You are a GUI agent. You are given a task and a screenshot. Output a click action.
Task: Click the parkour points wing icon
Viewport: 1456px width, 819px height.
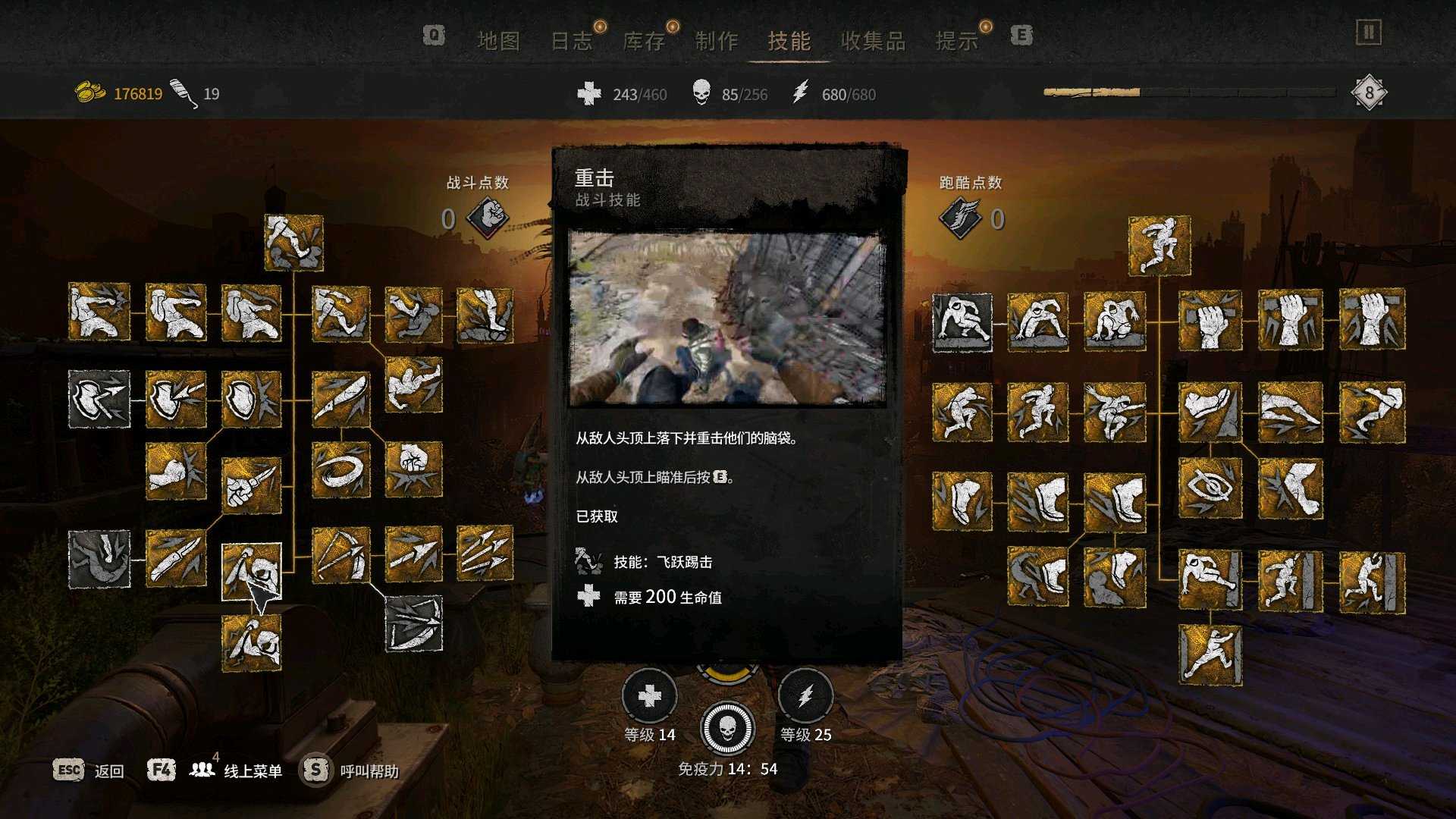tap(962, 217)
